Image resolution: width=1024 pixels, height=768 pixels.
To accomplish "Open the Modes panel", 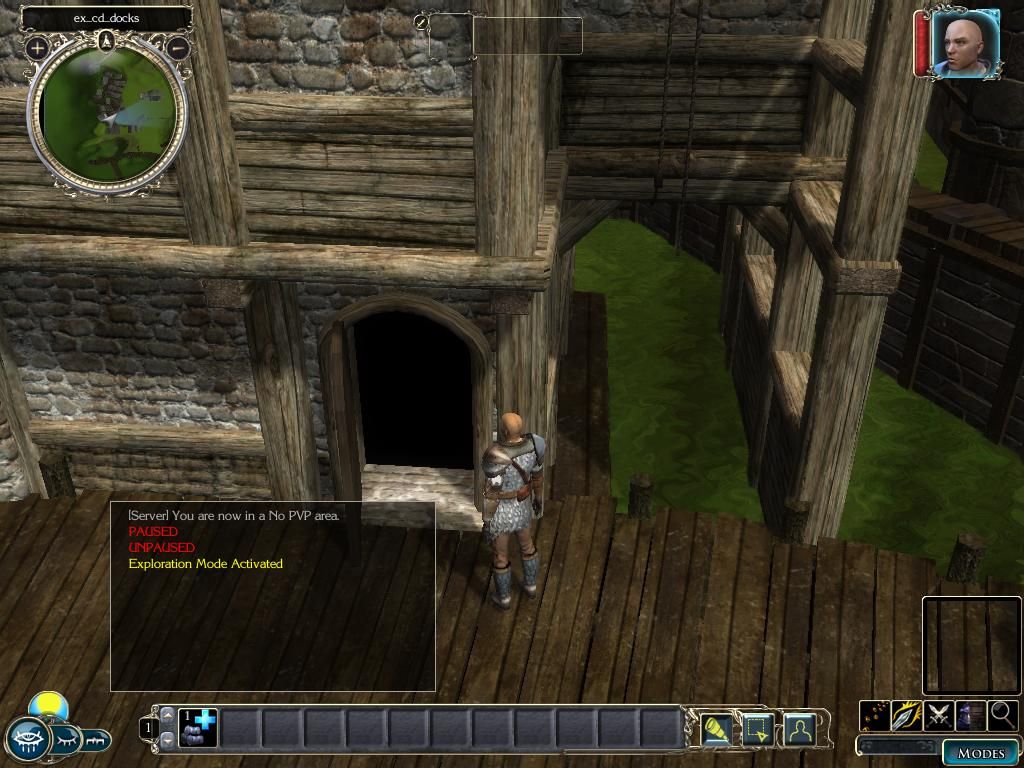I will coord(979,753).
